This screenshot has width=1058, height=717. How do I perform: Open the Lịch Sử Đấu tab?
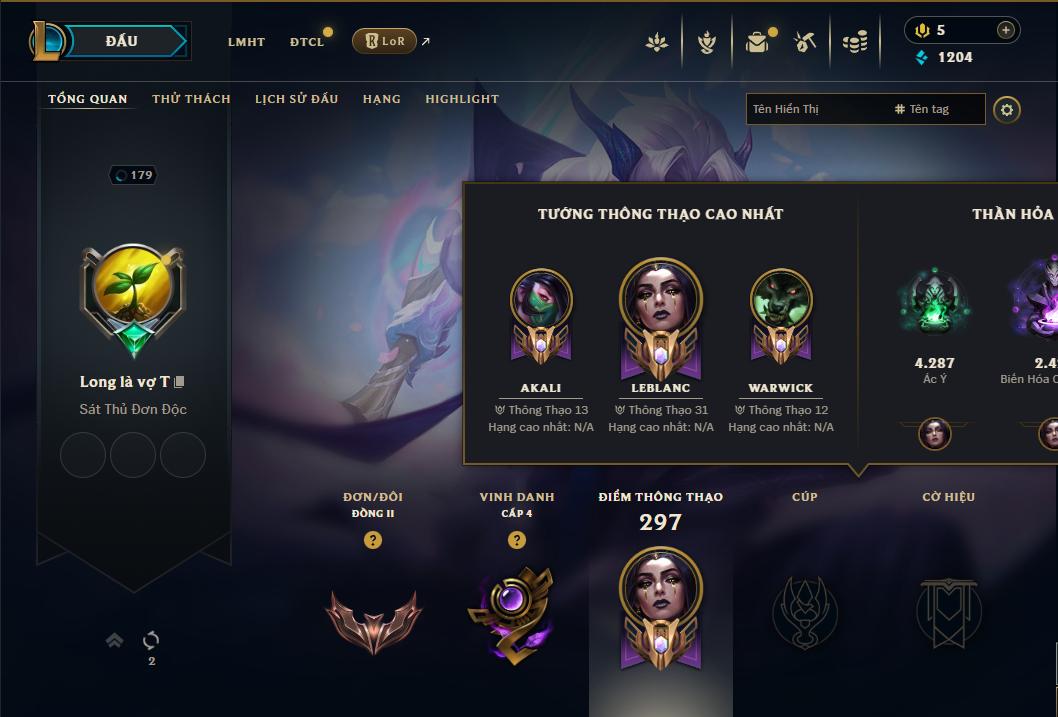[x=296, y=99]
